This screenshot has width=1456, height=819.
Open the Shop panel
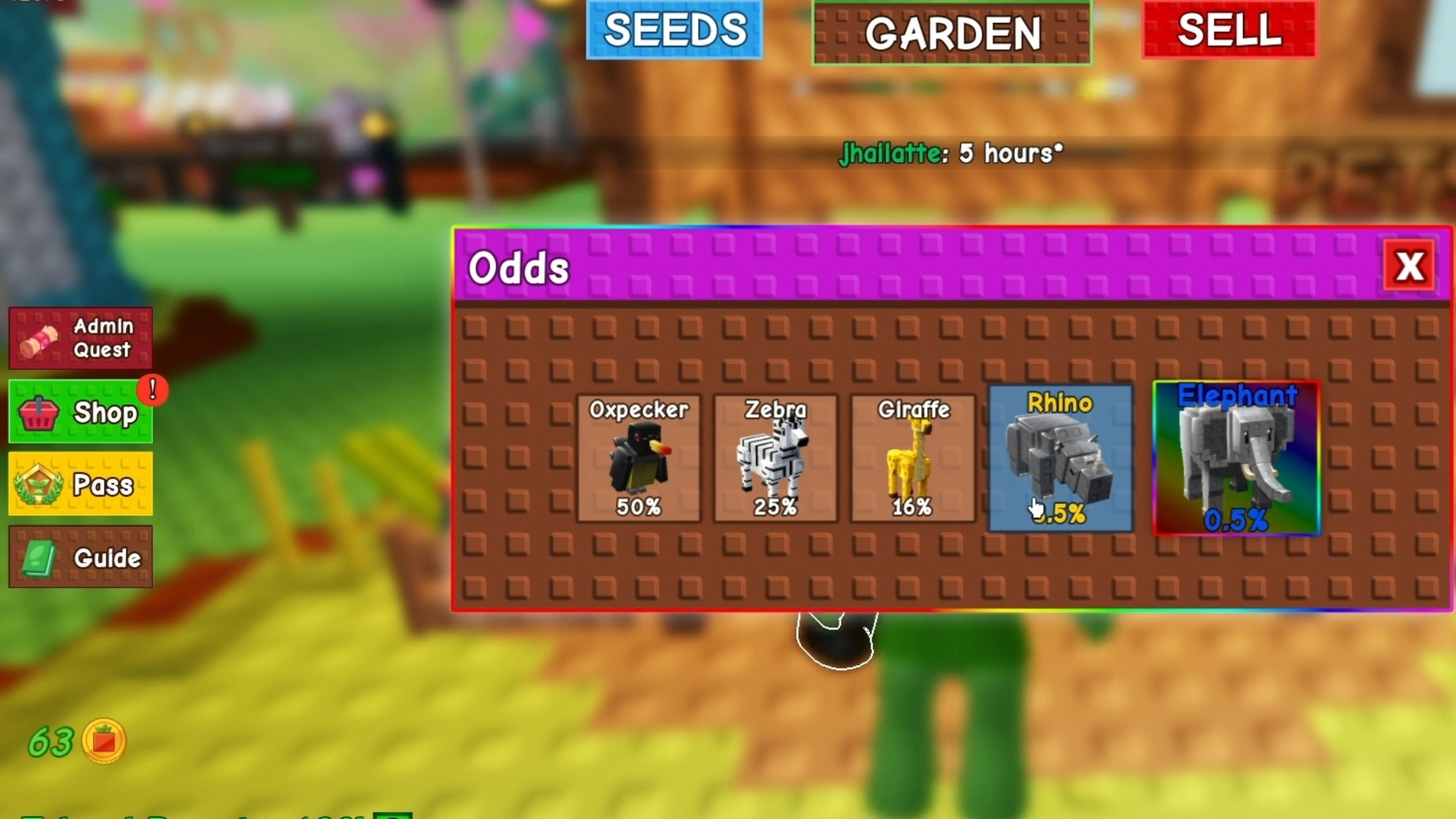81,412
